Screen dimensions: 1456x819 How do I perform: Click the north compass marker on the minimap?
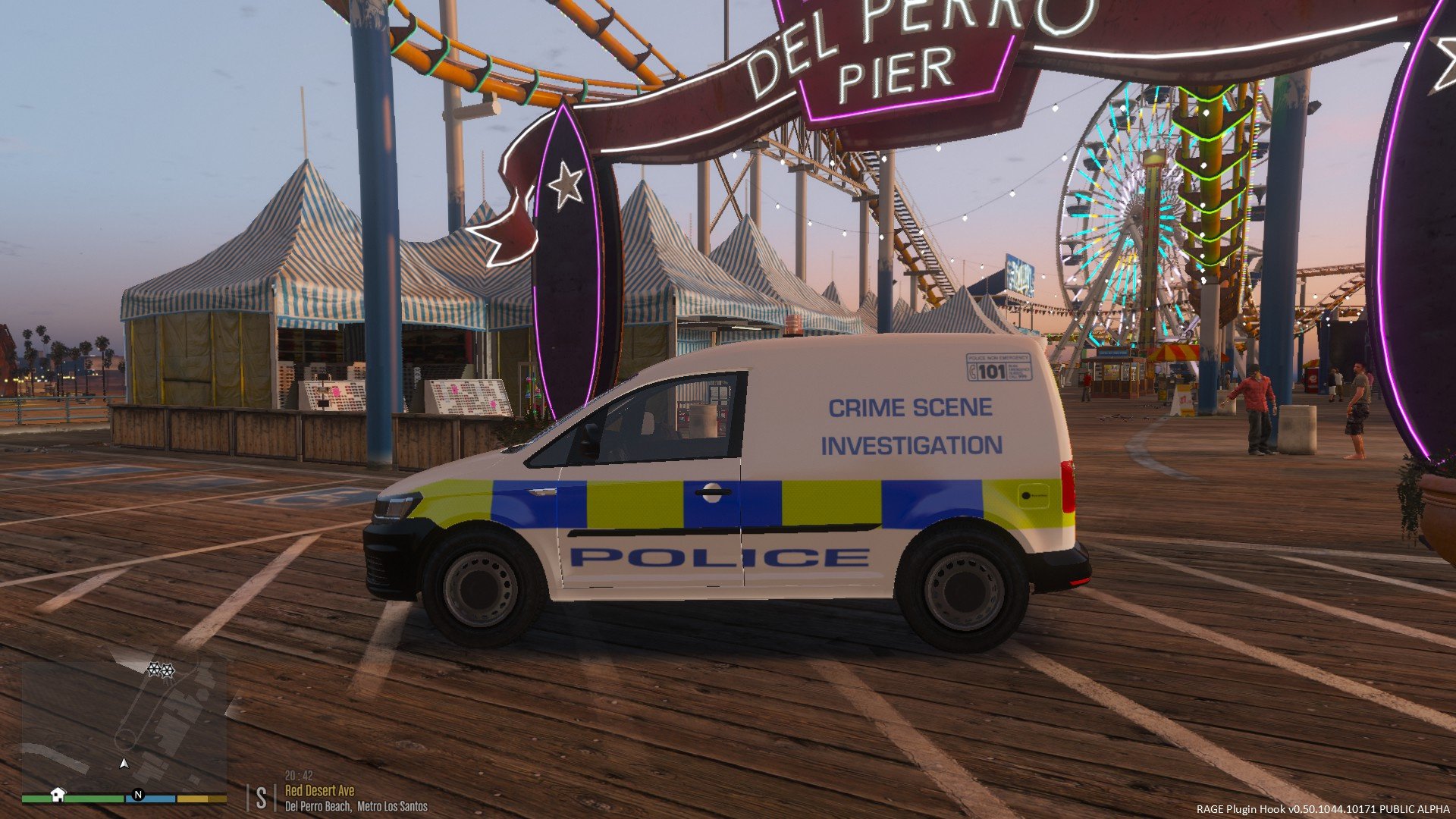[138, 795]
